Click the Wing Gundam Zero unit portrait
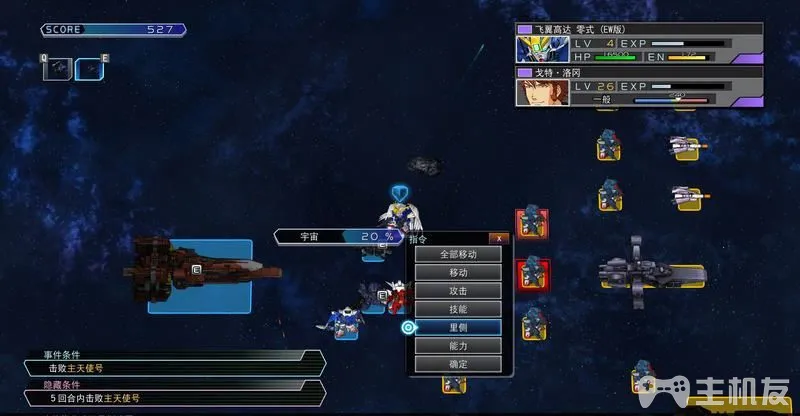The image size is (800, 416). (x=536, y=50)
